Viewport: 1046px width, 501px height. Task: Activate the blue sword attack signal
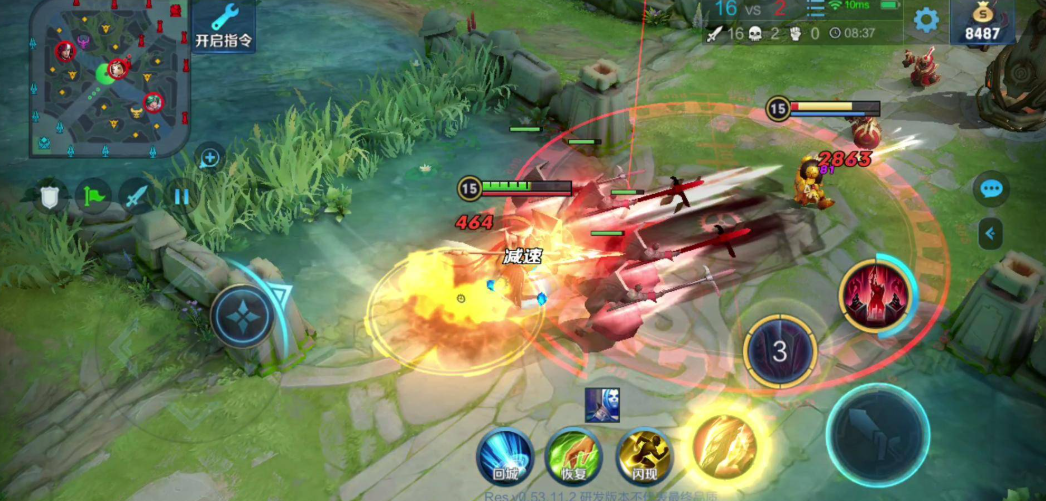coord(137,195)
